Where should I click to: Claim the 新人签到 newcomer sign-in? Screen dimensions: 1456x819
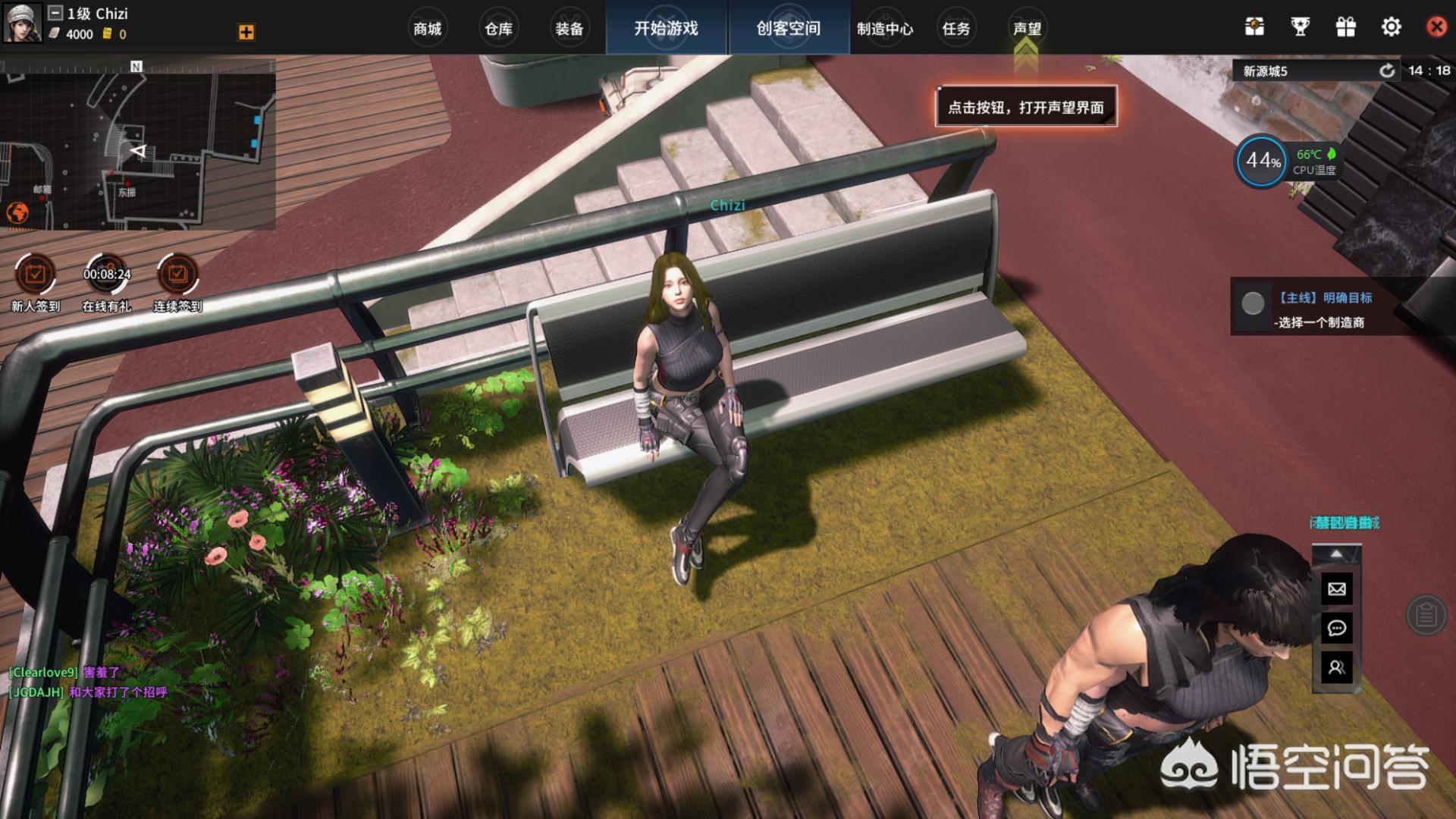[x=35, y=275]
